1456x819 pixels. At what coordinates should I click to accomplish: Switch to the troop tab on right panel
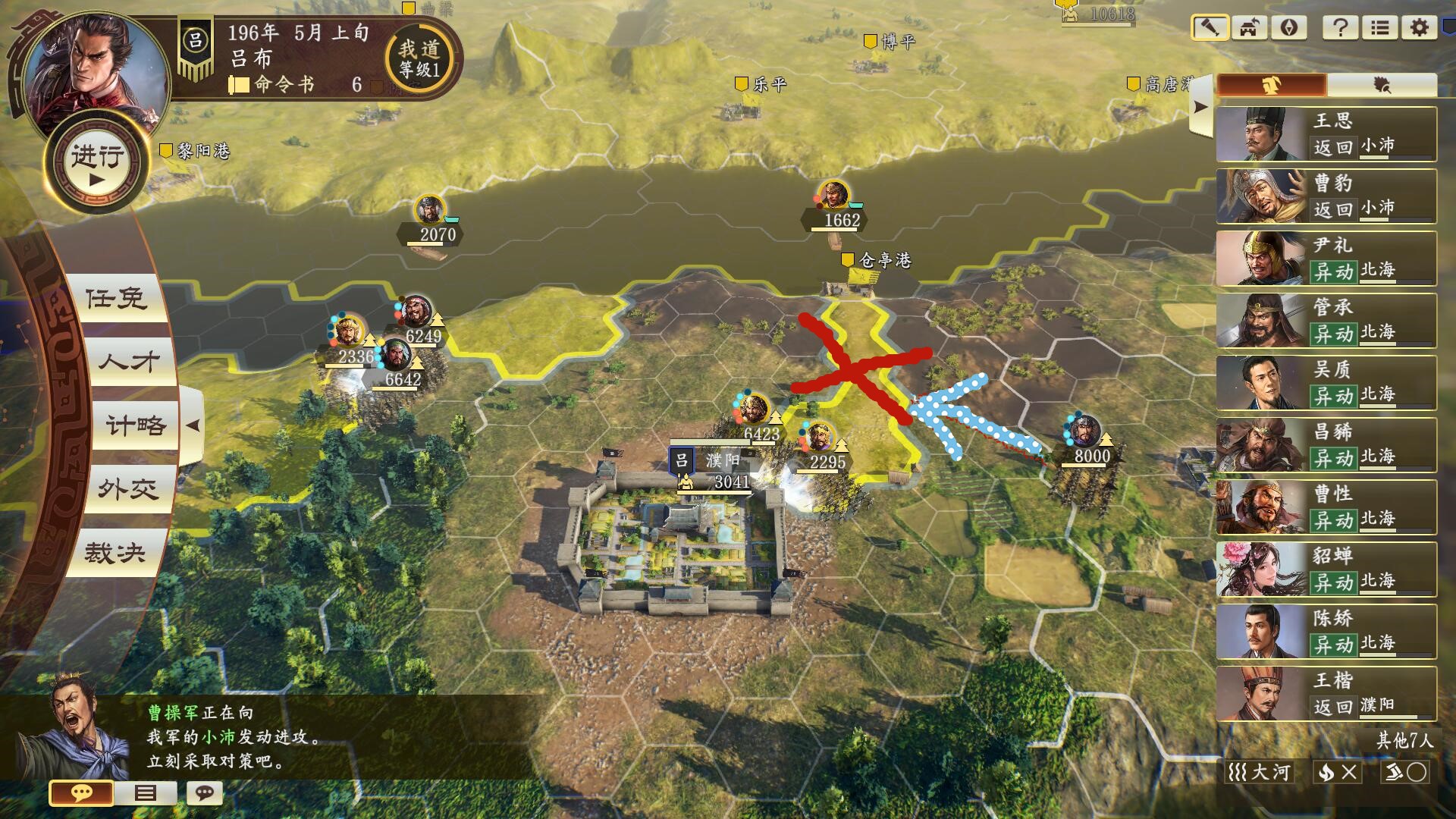(1272, 85)
